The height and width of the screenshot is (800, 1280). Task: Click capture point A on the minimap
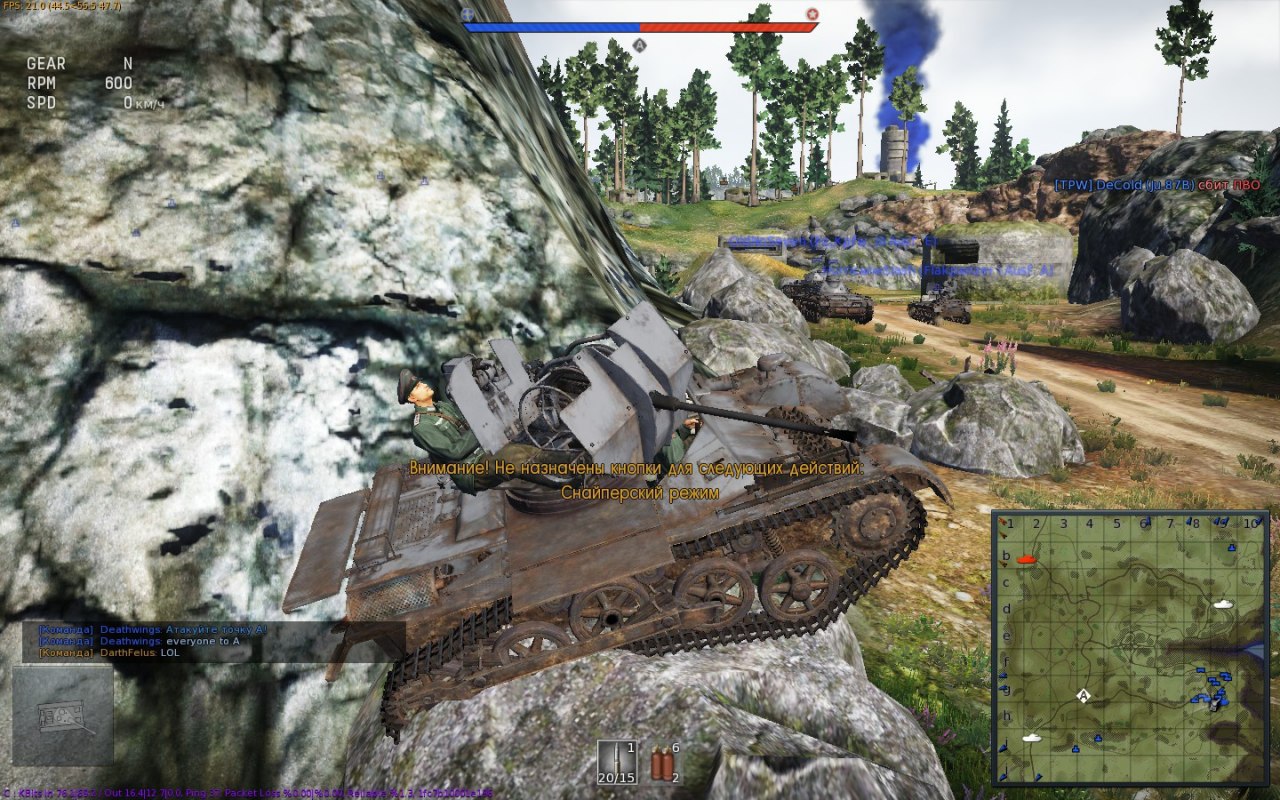[1082, 695]
